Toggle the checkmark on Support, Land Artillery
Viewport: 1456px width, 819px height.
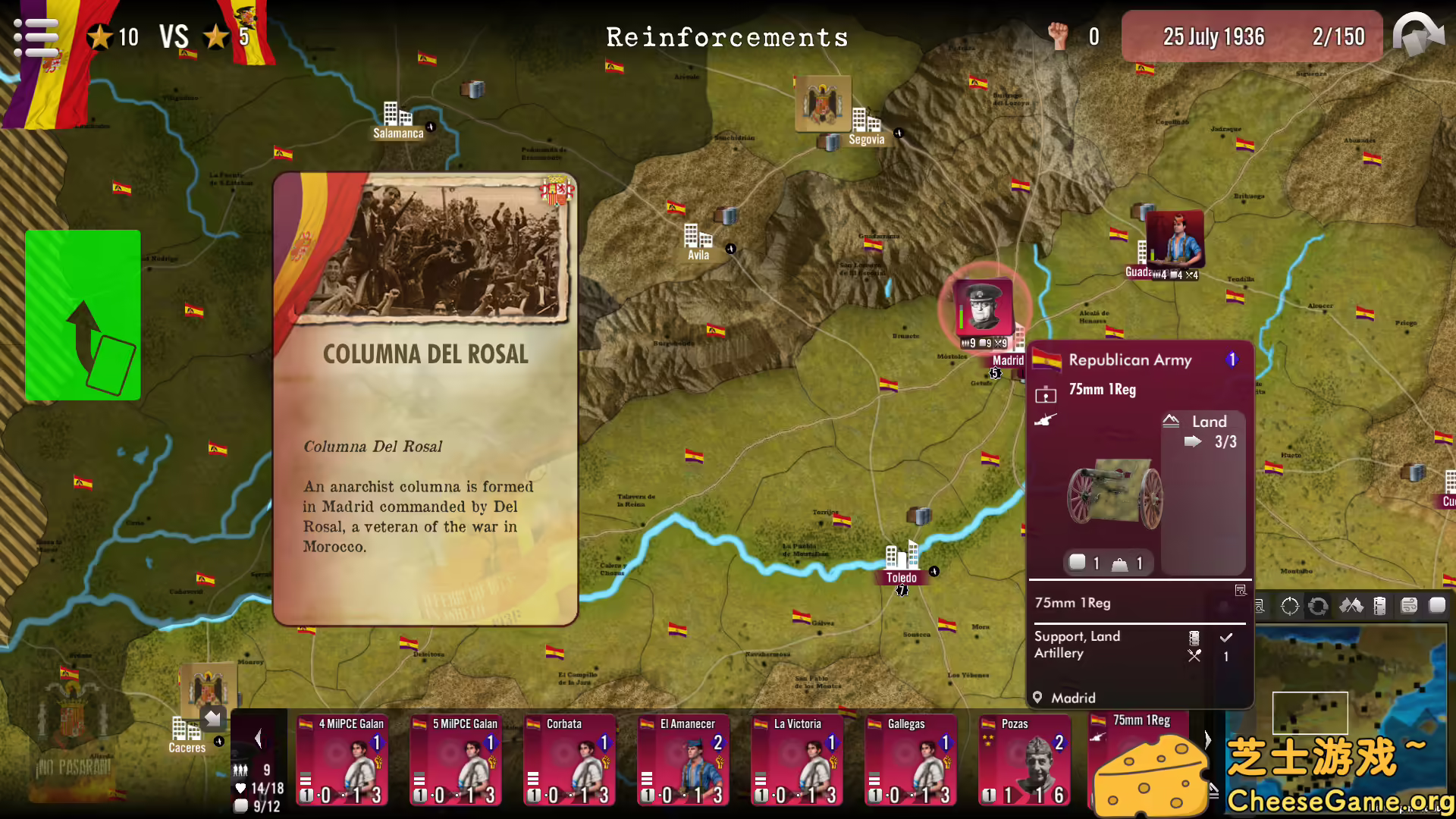[x=1226, y=637]
